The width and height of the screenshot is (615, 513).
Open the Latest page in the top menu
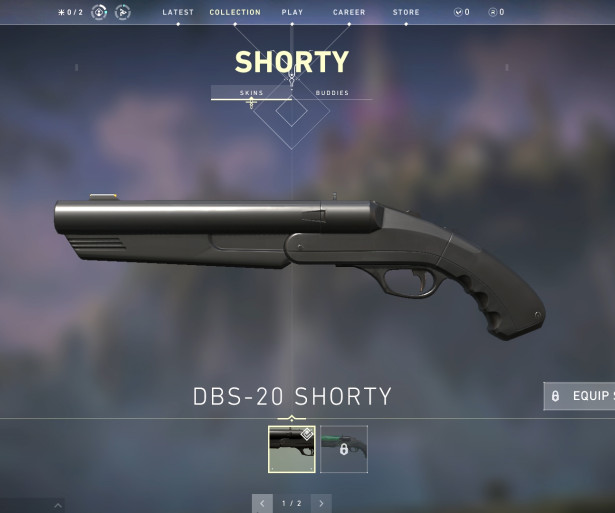[x=178, y=12]
